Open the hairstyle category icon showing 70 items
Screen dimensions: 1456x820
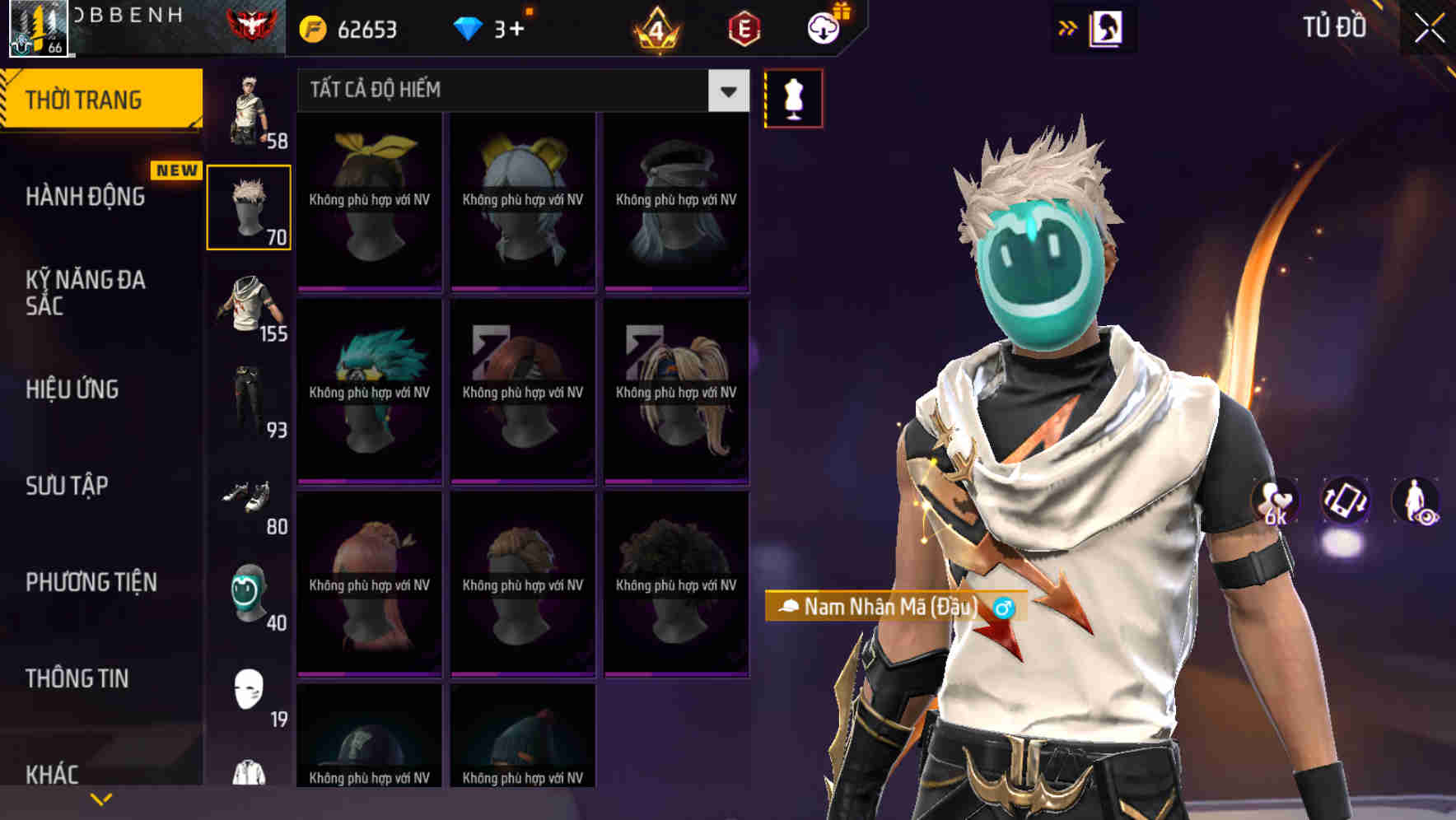(250, 206)
